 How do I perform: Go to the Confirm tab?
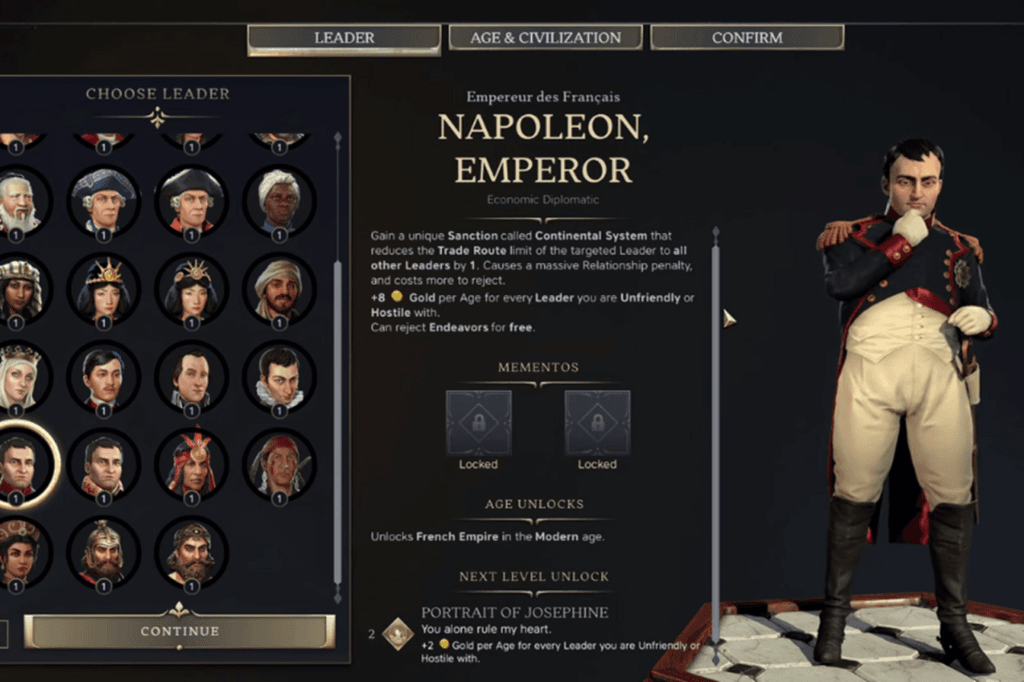pyautogui.click(x=747, y=39)
